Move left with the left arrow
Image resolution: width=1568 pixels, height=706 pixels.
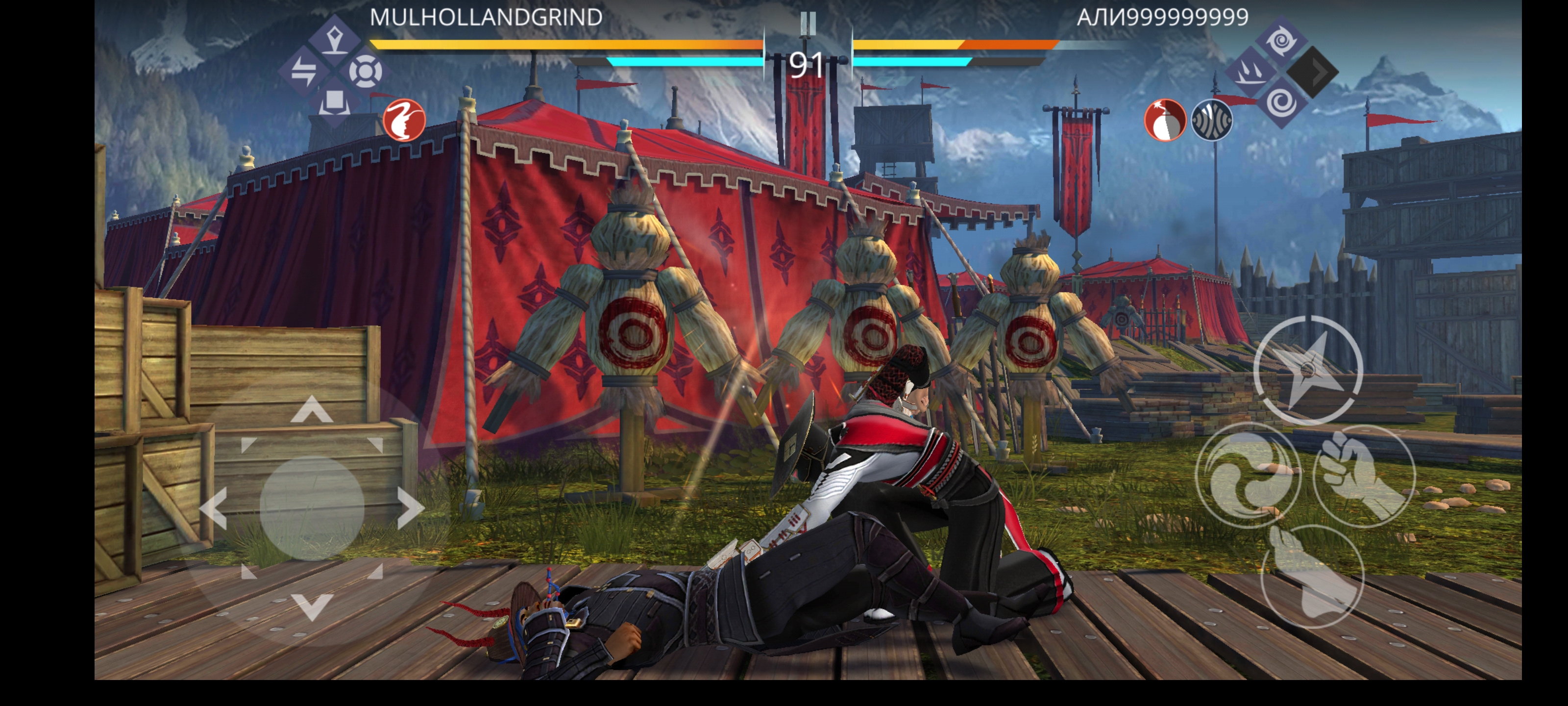click(214, 507)
